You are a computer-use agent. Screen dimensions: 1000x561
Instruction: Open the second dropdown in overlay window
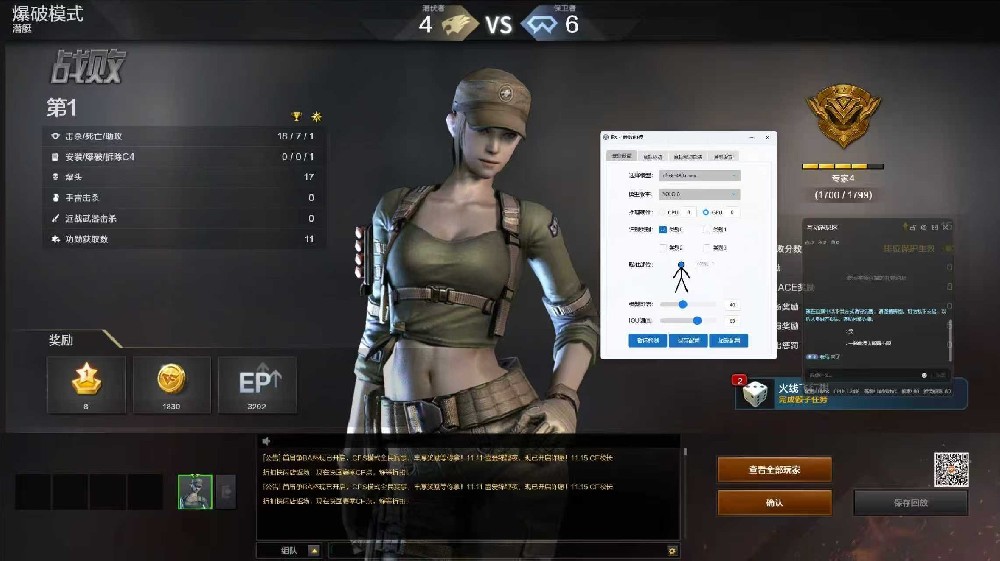click(699, 193)
